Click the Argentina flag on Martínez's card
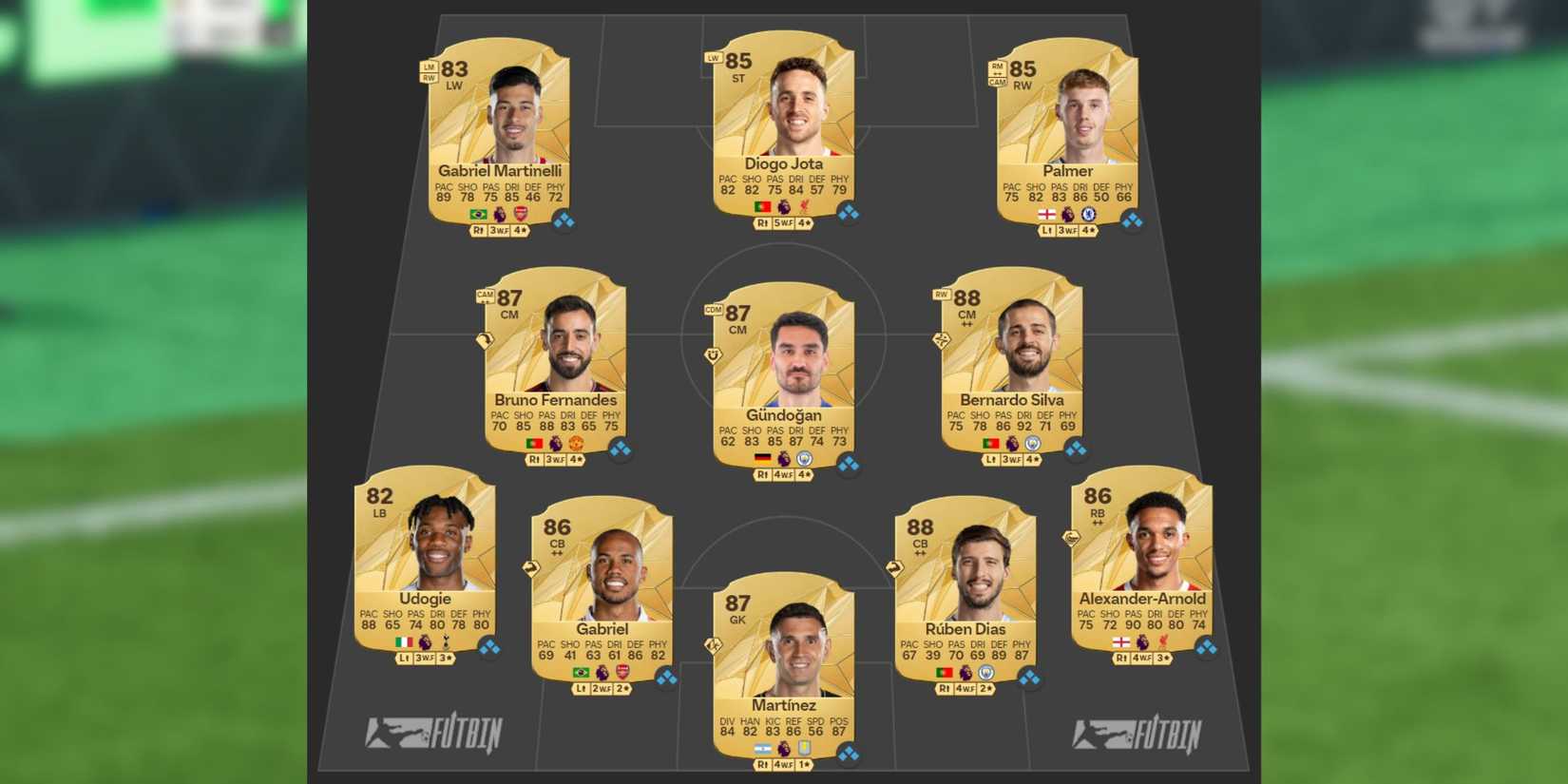The width and height of the screenshot is (1568, 784). point(763,749)
